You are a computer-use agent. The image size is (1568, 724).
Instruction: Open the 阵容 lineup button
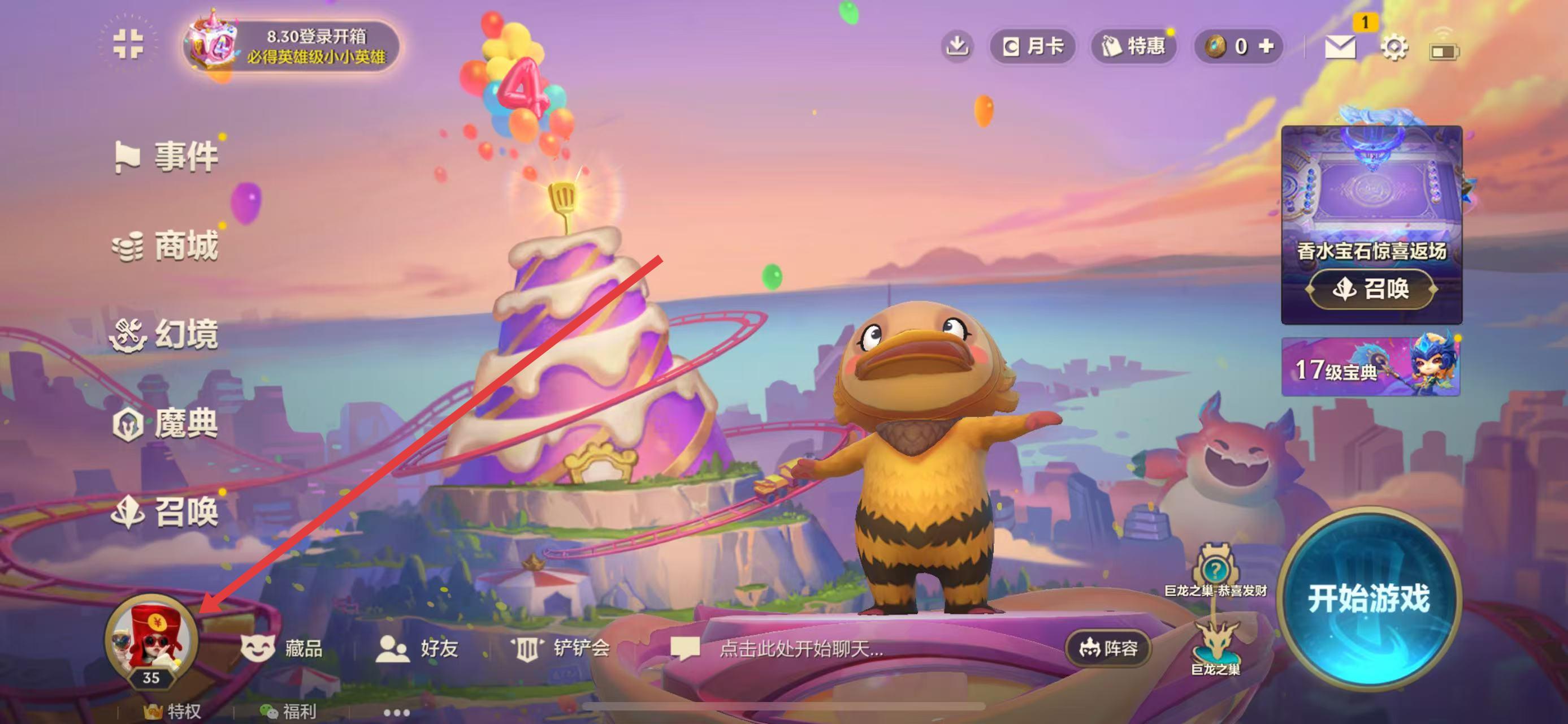(1108, 648)
